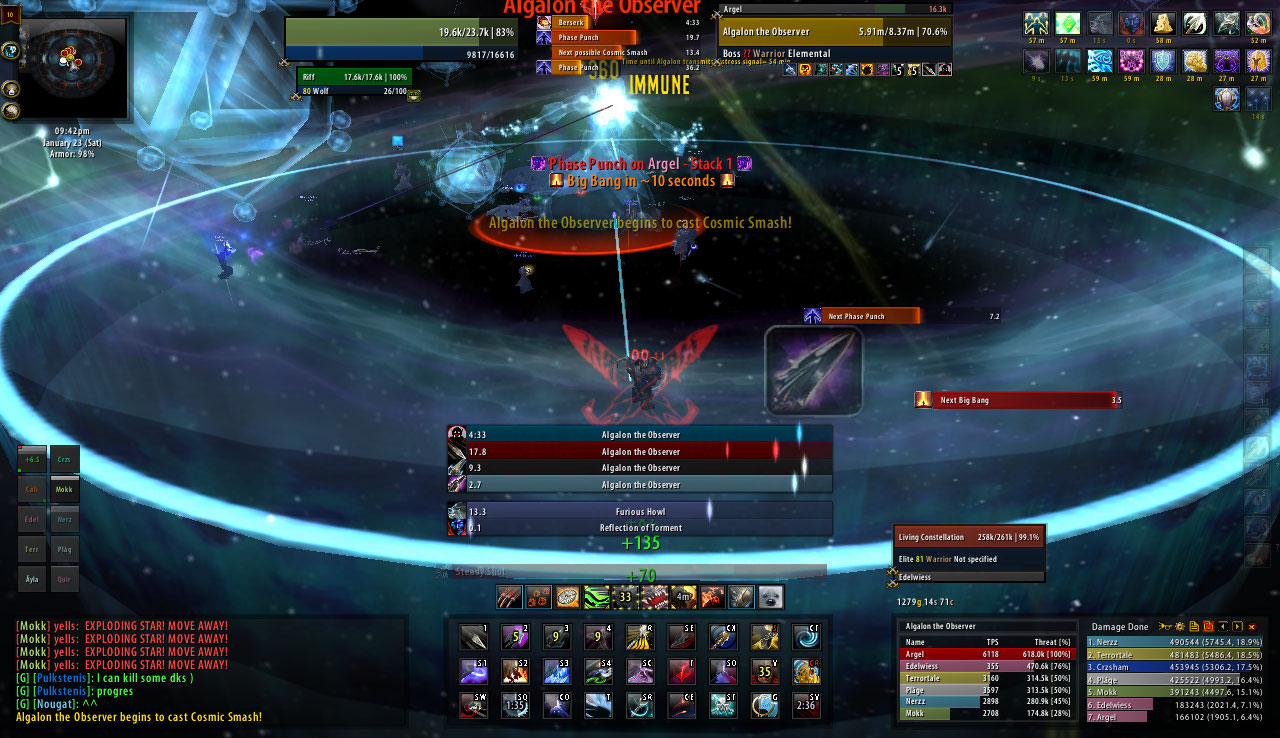Activate the claw pet ability icon
Image resolution: width=1280 pixels, height=738 pixels.
click(x=510, y=597)
